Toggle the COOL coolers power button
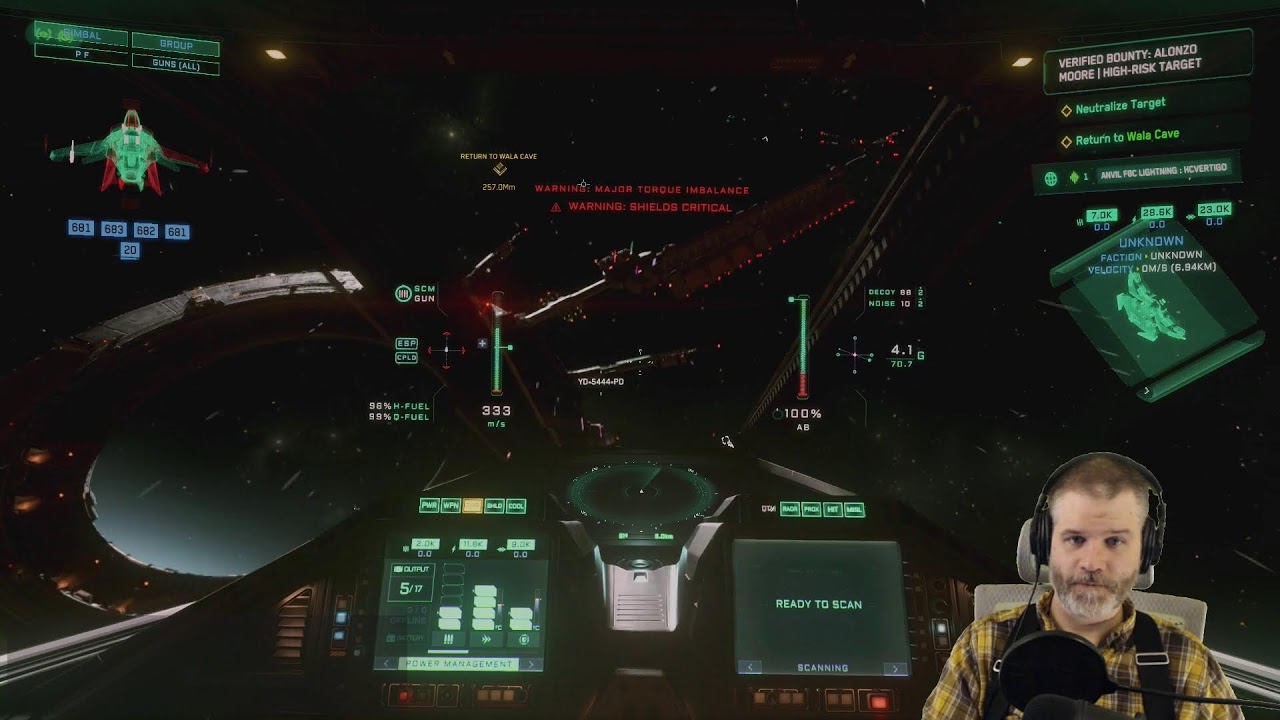 [x=516, y=506]
